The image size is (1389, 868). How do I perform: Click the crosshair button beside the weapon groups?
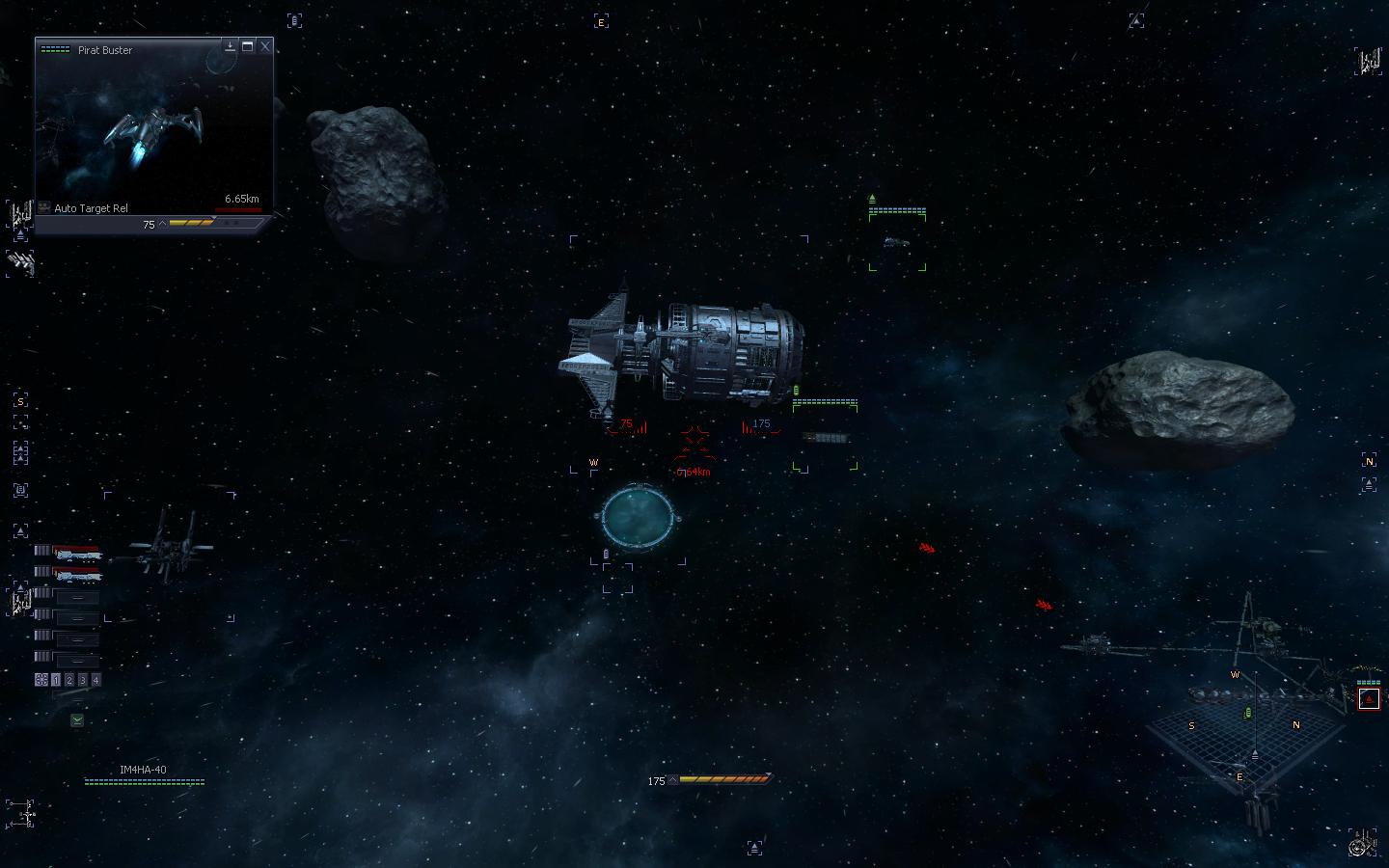tap(41, 680)
